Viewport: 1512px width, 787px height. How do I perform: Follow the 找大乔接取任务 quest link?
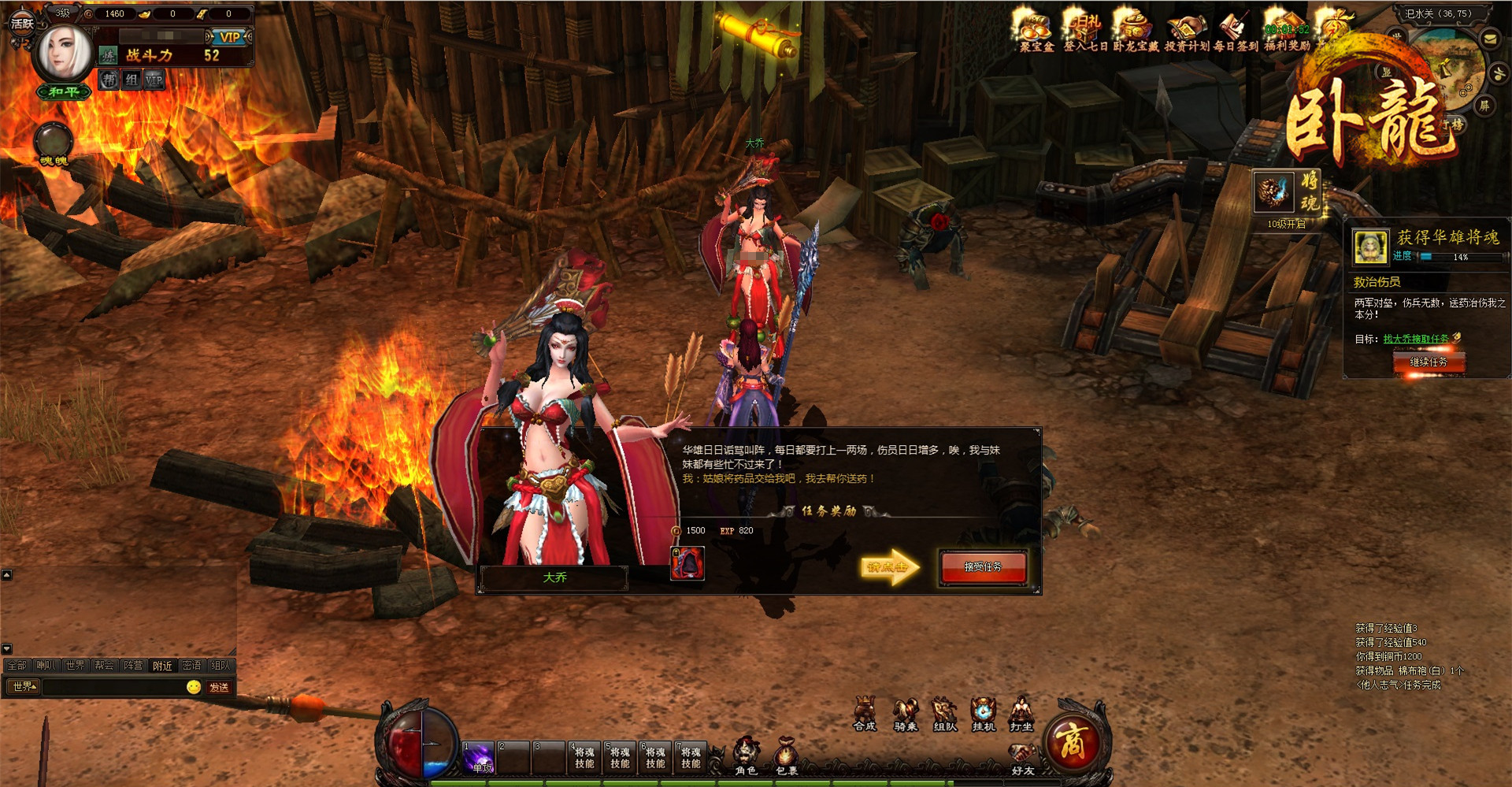tap(1415, 339)
